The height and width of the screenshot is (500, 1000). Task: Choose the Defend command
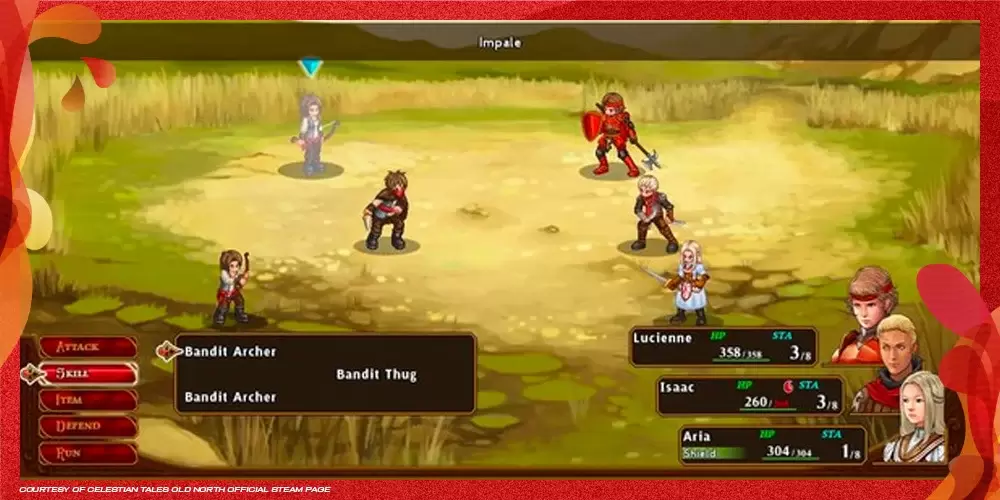[87, 426]
